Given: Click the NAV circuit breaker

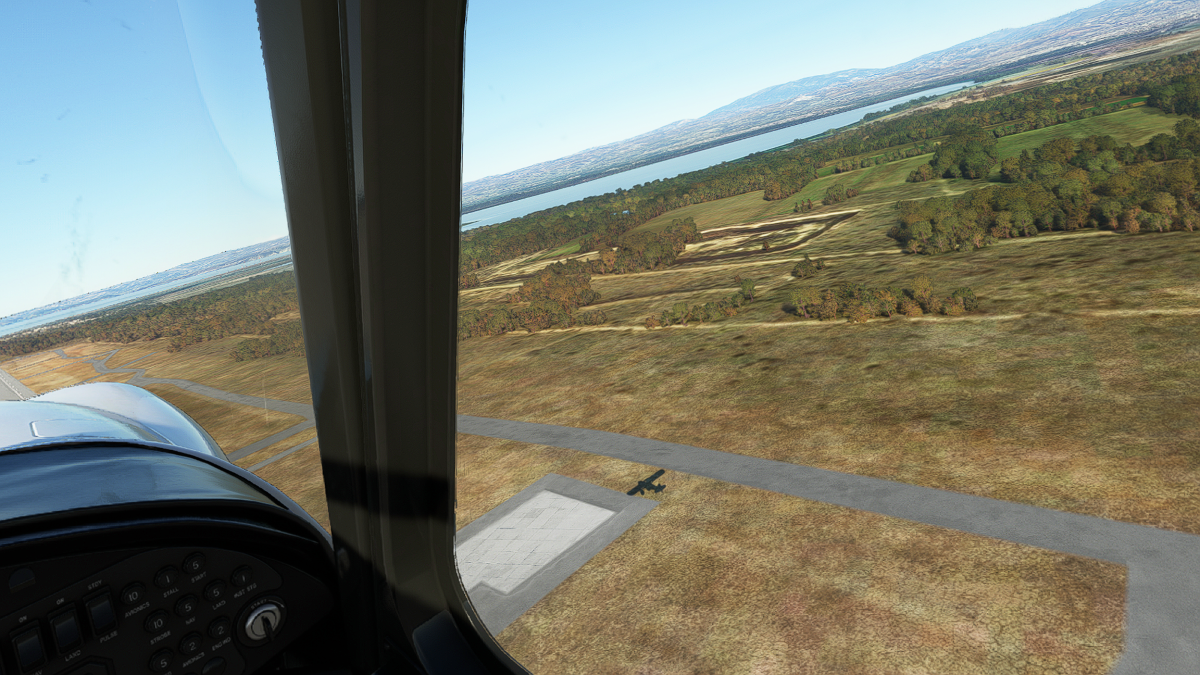Looking at the screenshot, I should coord(186,606).
